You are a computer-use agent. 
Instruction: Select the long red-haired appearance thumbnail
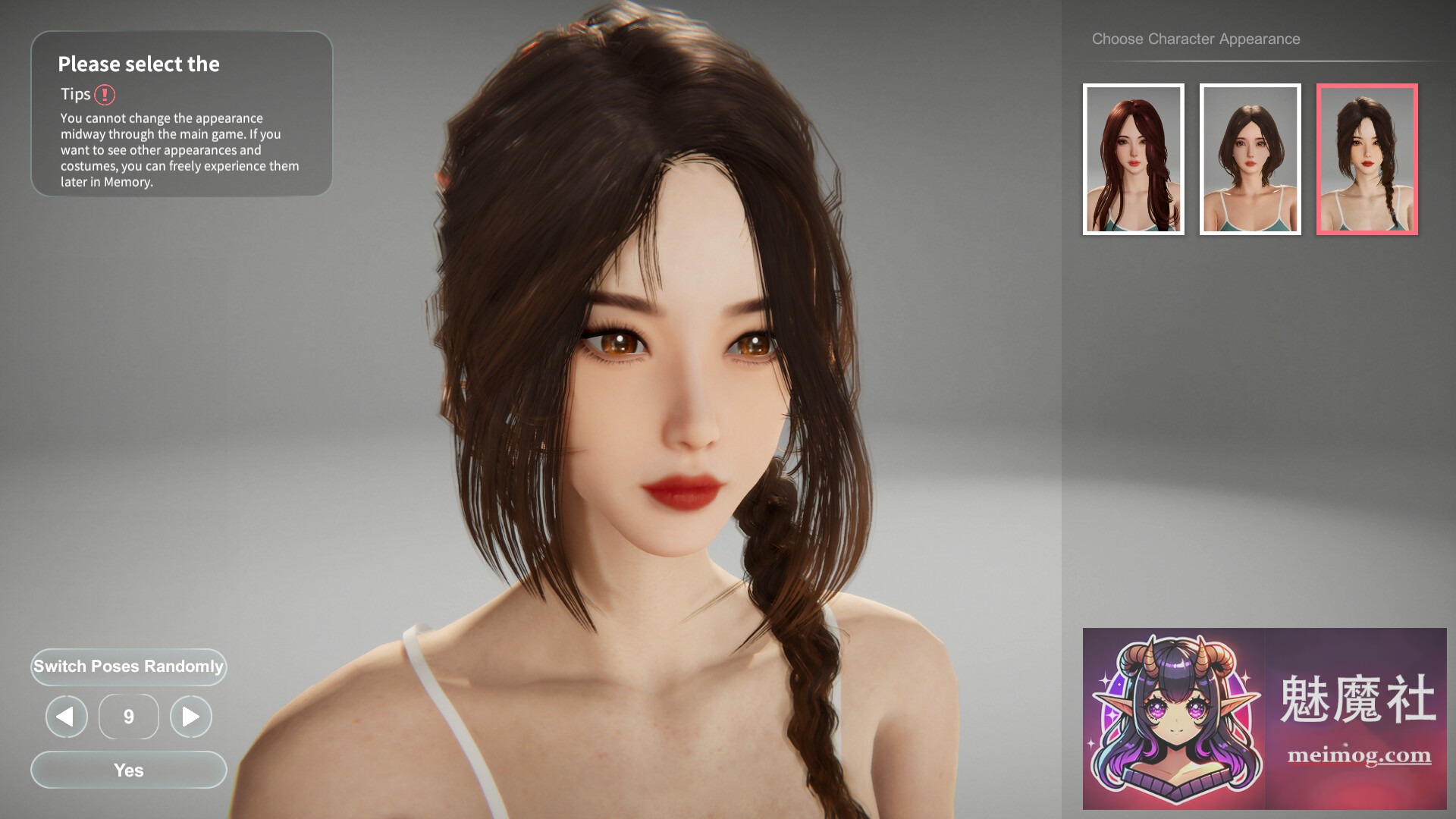pos(1133,159)
